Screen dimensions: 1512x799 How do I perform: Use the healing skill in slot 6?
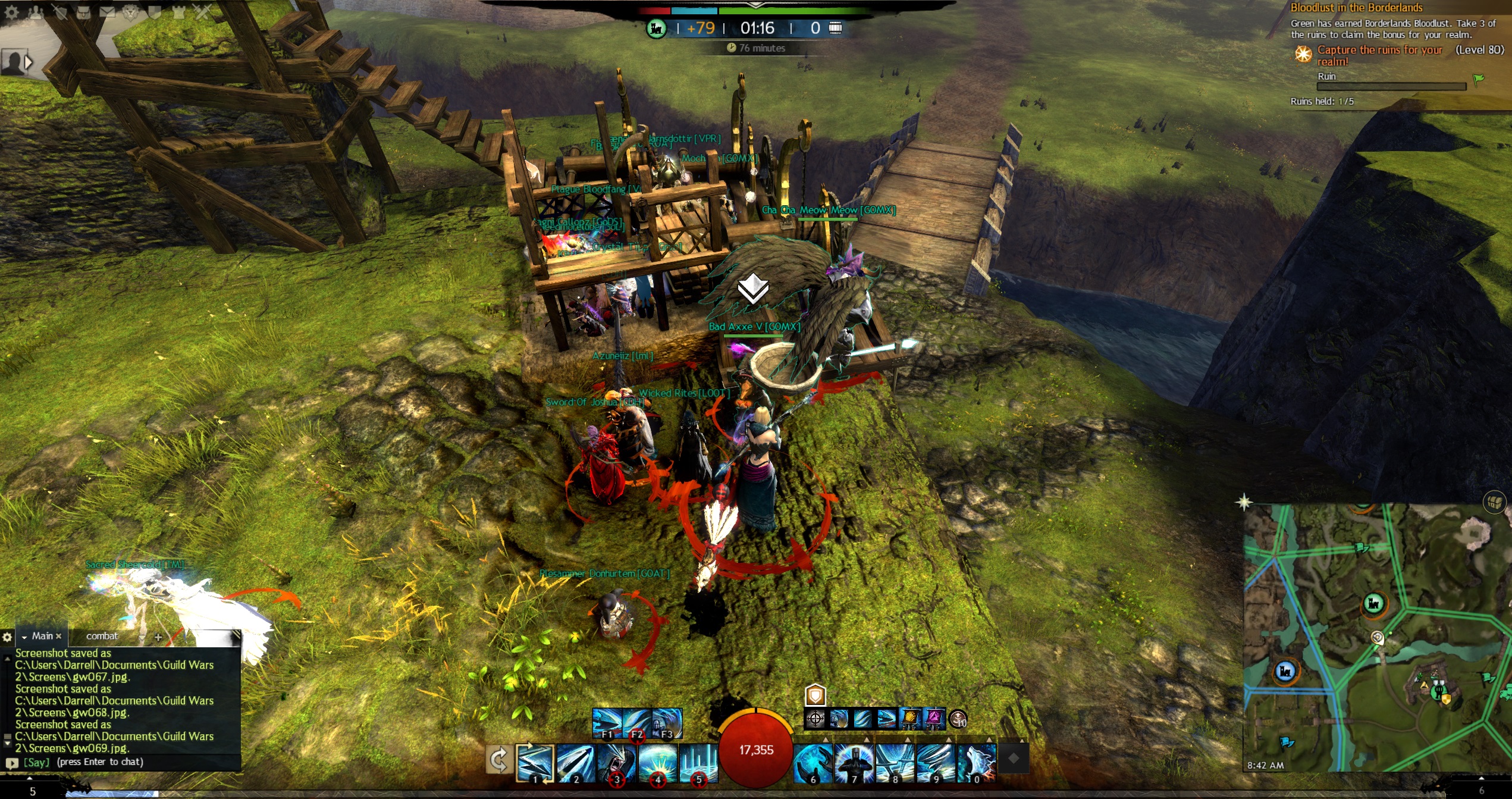pos(813,762)
